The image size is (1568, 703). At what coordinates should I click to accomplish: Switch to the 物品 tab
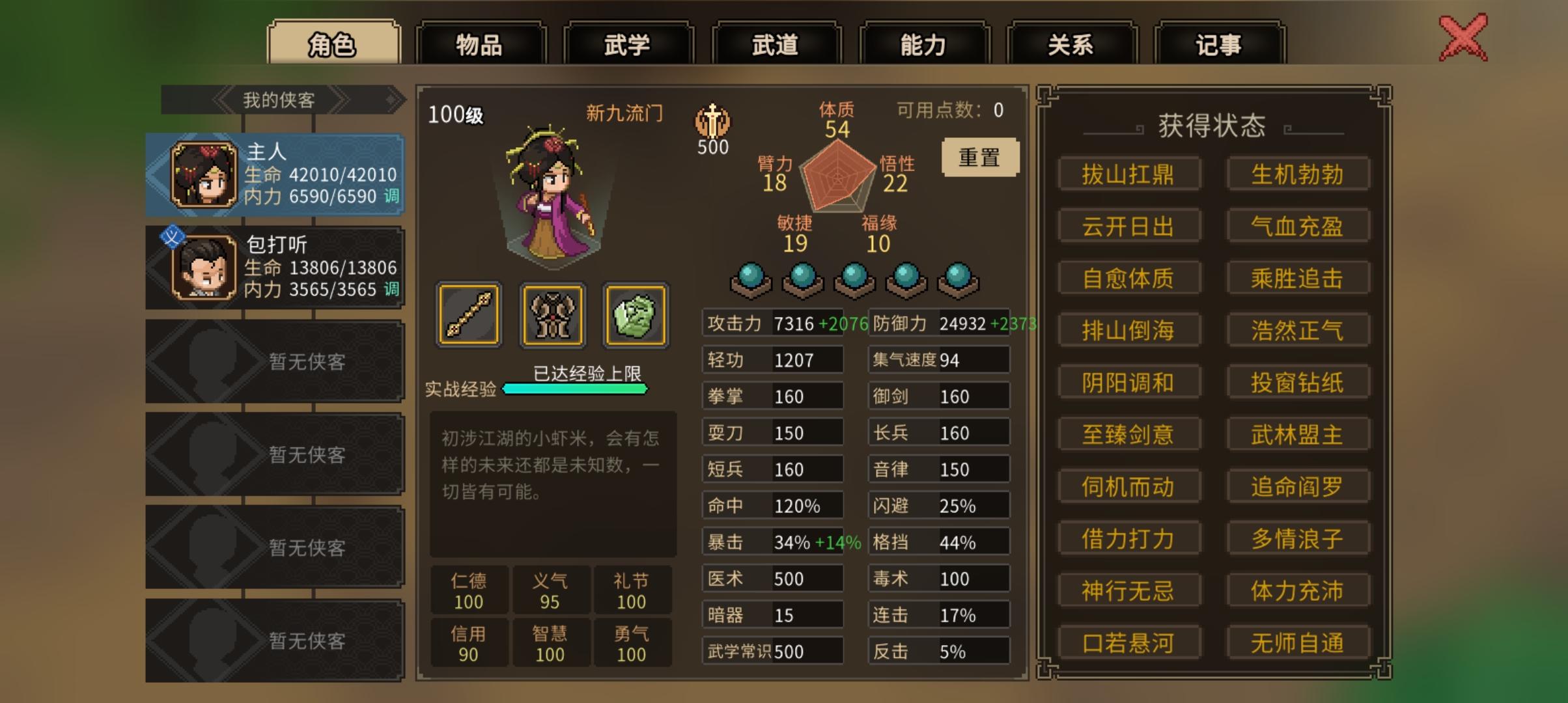click(481, 44)
